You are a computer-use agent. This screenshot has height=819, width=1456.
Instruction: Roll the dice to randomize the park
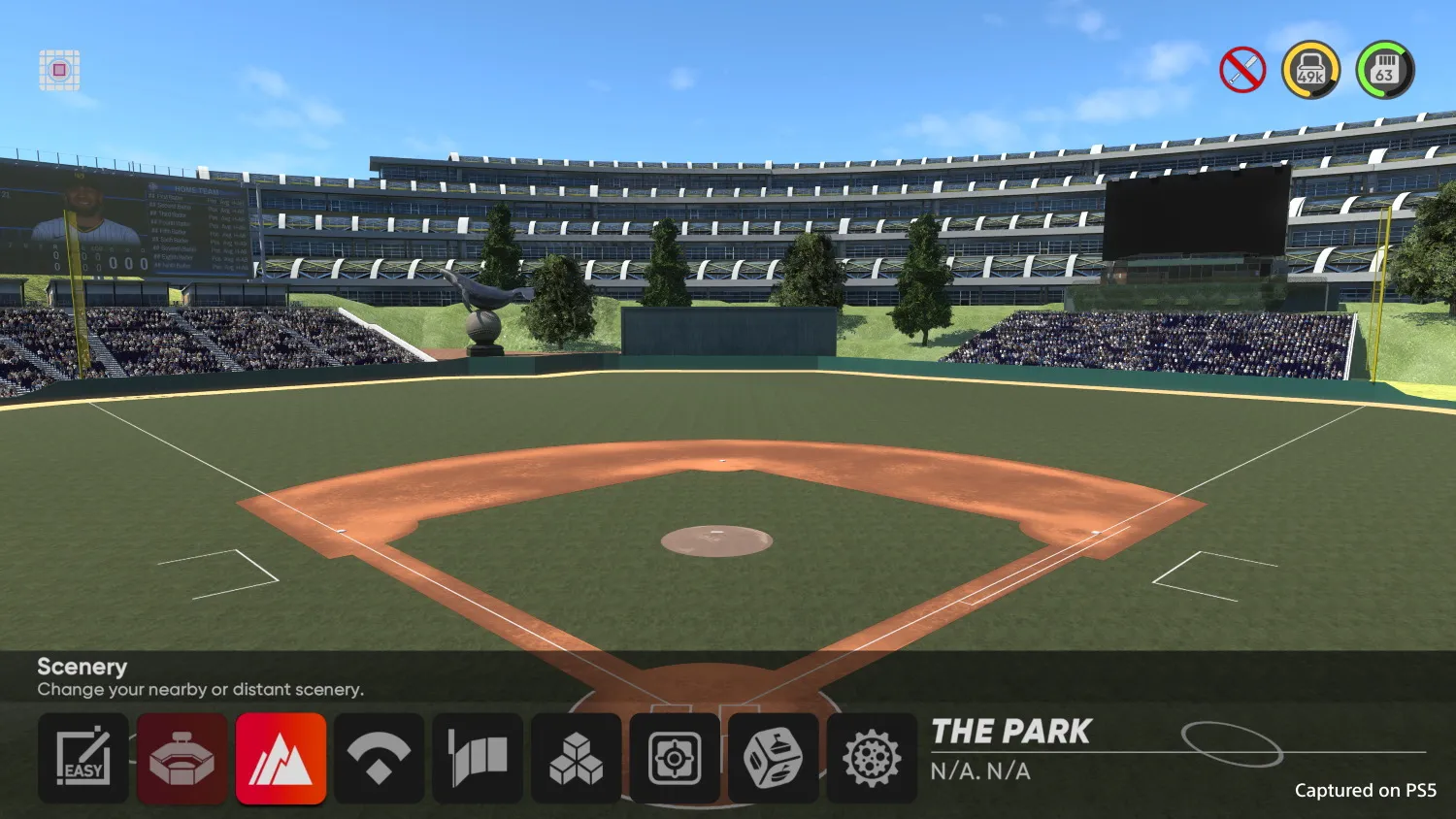pyautogui.click(x=774, y=758)
